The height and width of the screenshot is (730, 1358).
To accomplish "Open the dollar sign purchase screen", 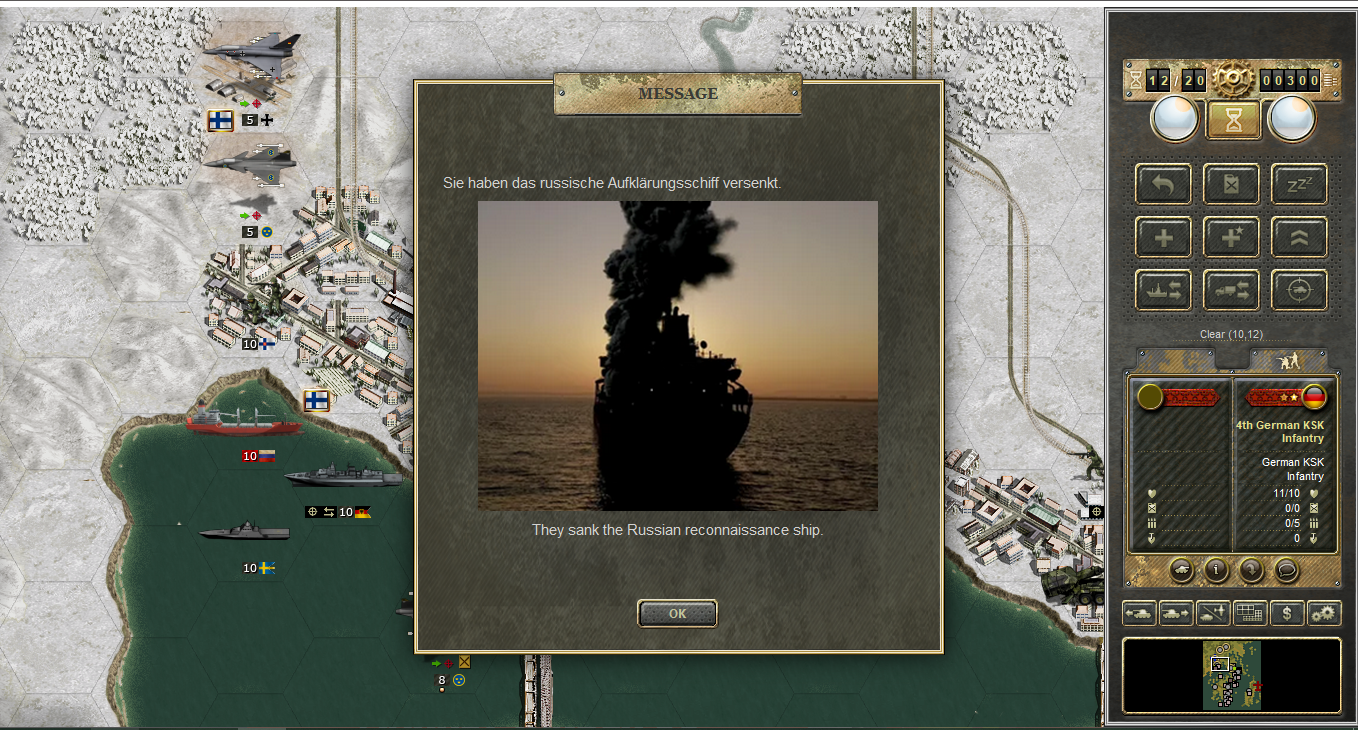I will click(1287, 613).
